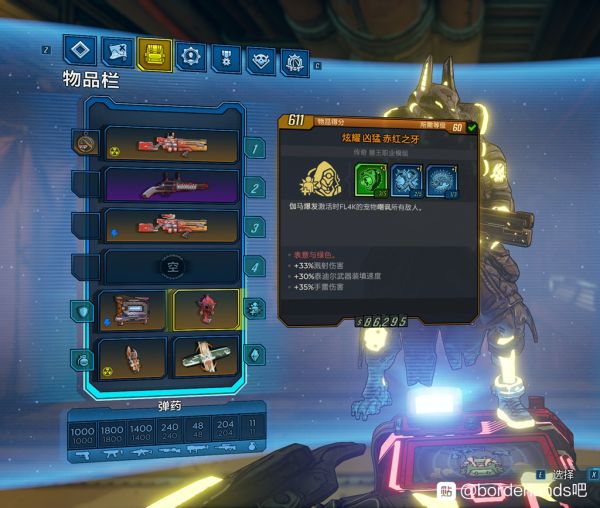Select the yellow backpack inventory tab
600x508 pixels.
[x=153, y=52]
